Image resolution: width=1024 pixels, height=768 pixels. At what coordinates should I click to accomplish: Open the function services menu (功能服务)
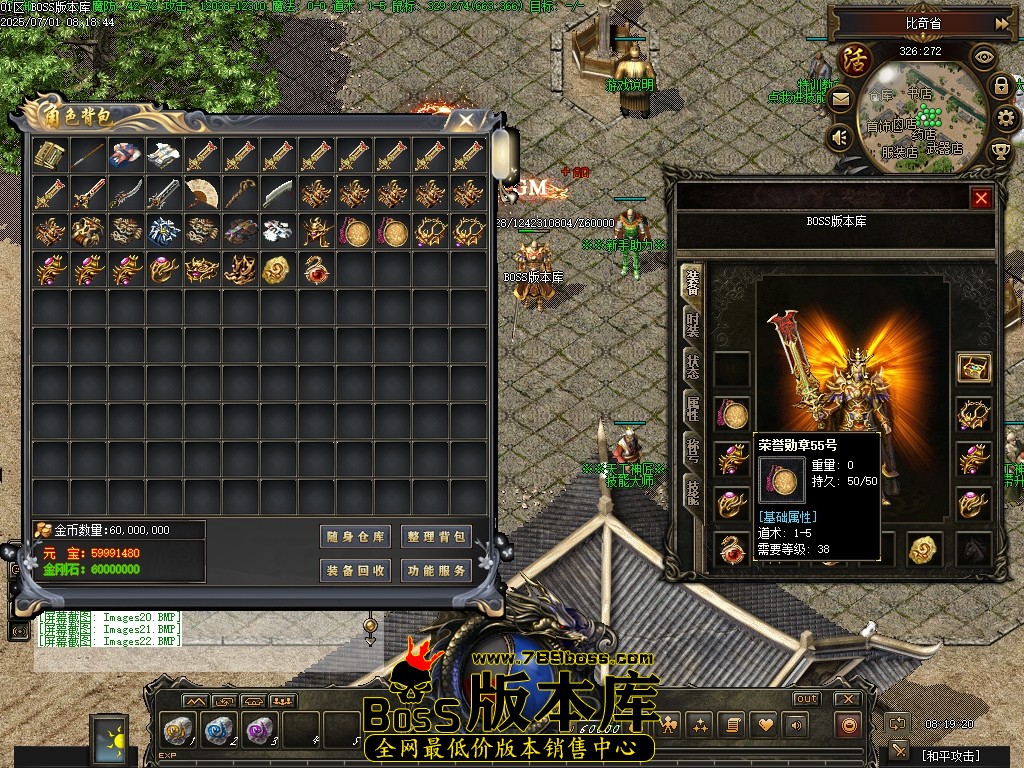point(436,571)
